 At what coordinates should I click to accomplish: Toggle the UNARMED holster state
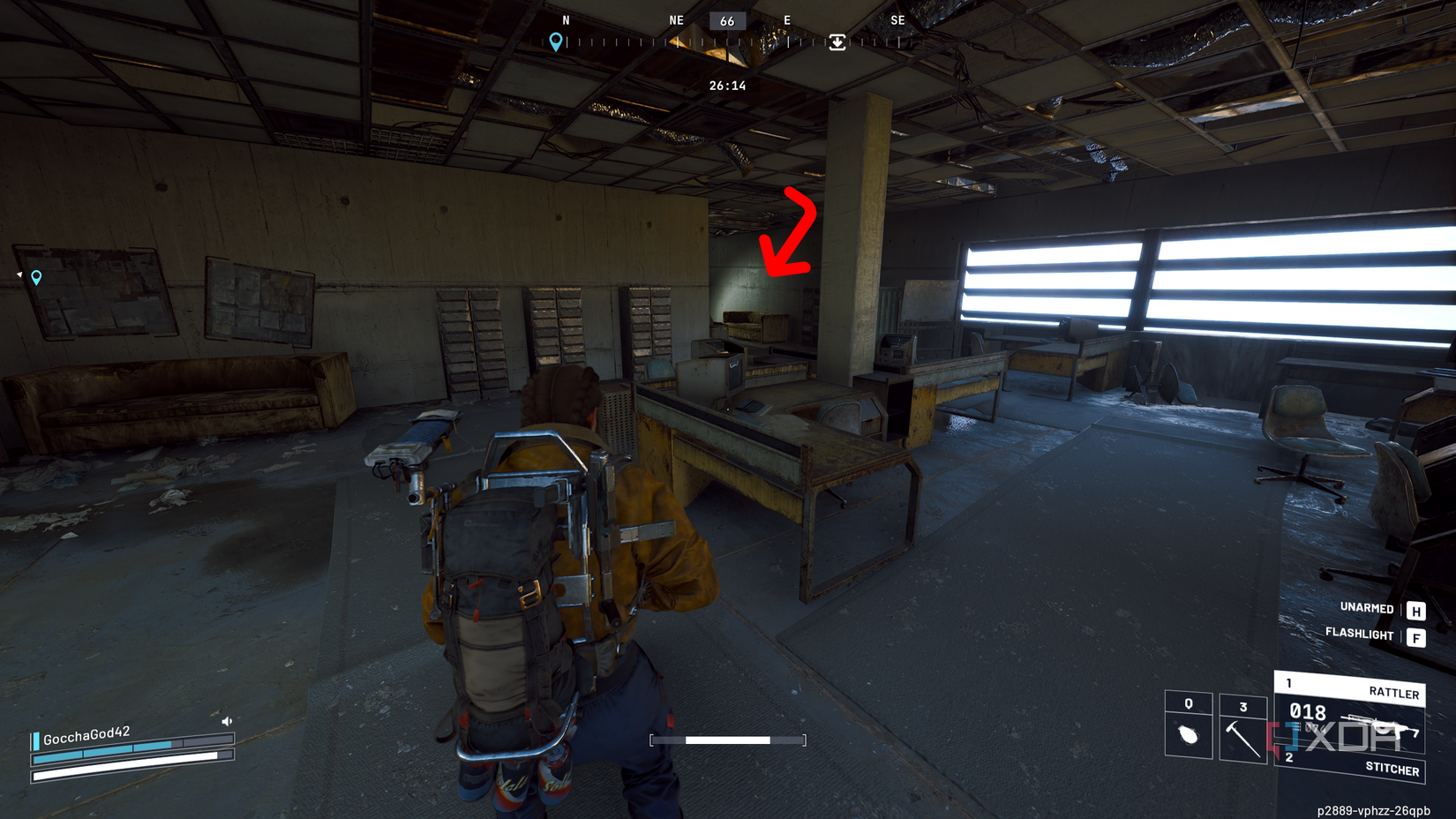[1366, 609]
